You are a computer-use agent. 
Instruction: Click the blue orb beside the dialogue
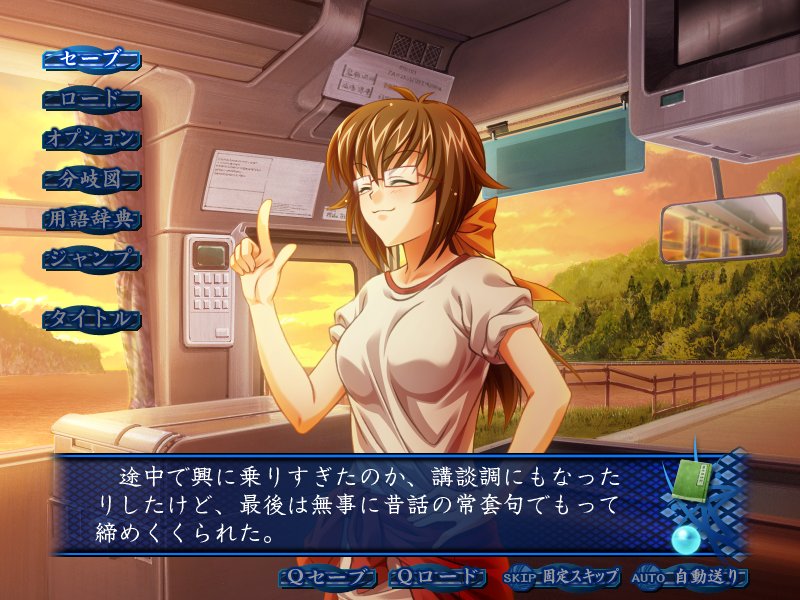(685, 541)
